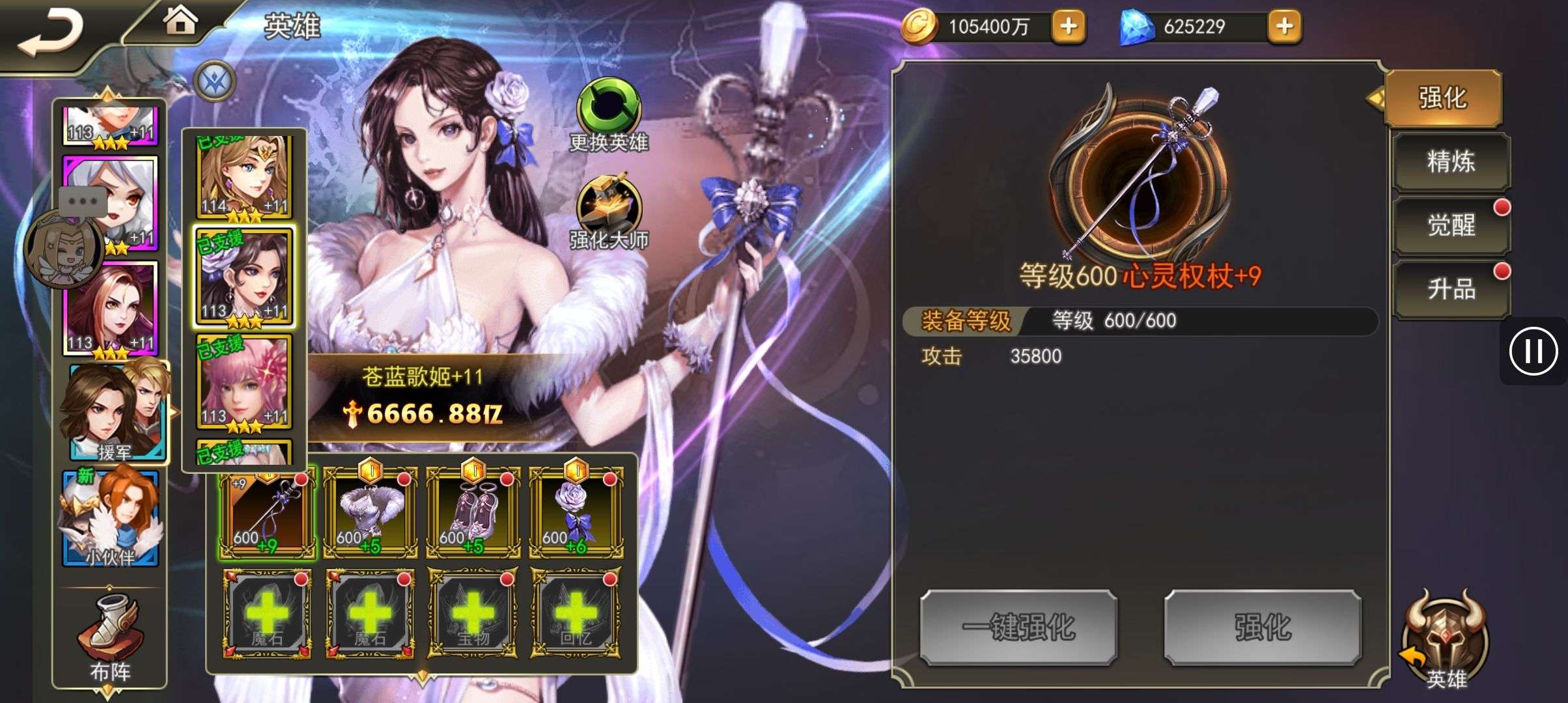Image resolution: width=1568 pixels, height=703 pixels.
Task: Switch to the 精炼 tab
Action: [1451, 161]
